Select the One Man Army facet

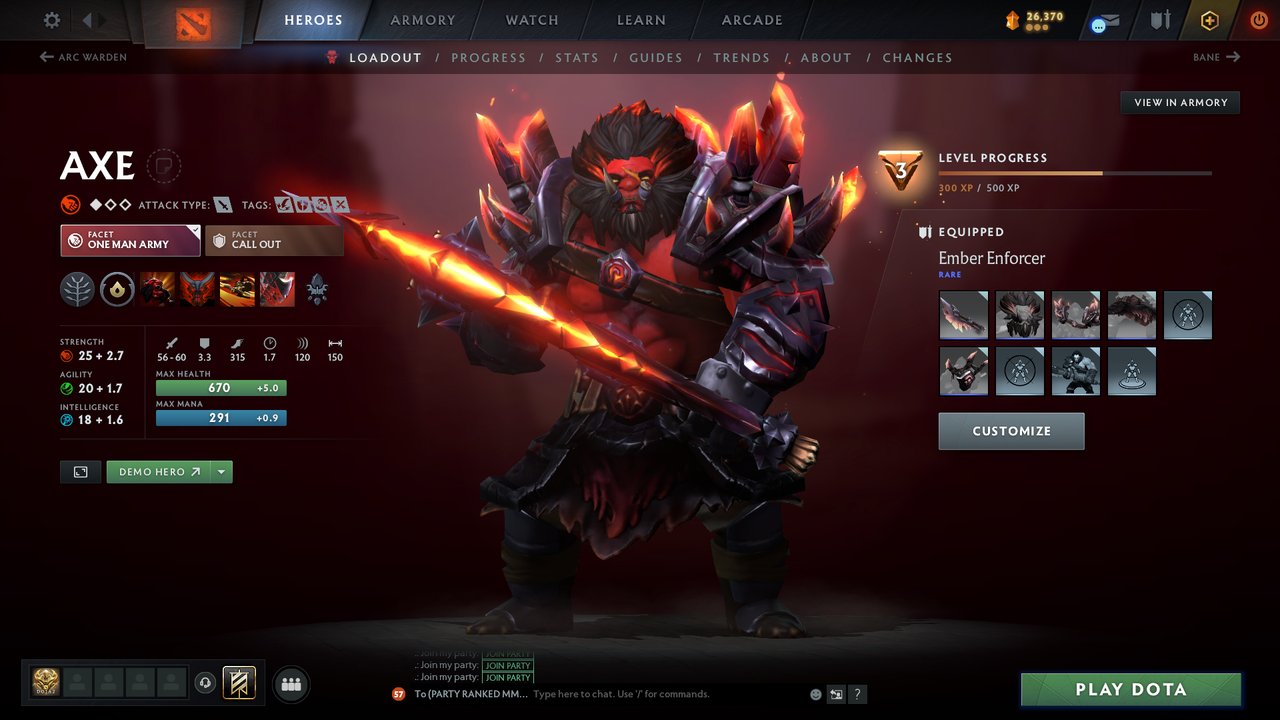129,240
